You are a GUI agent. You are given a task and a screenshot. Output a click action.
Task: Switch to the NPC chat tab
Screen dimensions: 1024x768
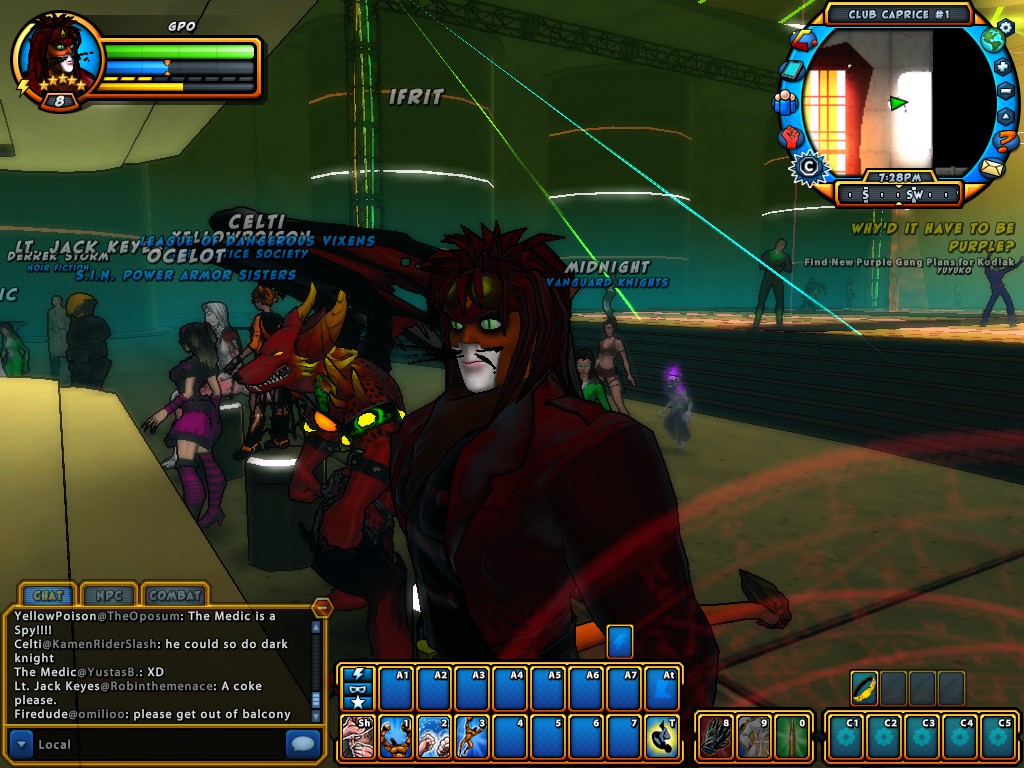108,595
